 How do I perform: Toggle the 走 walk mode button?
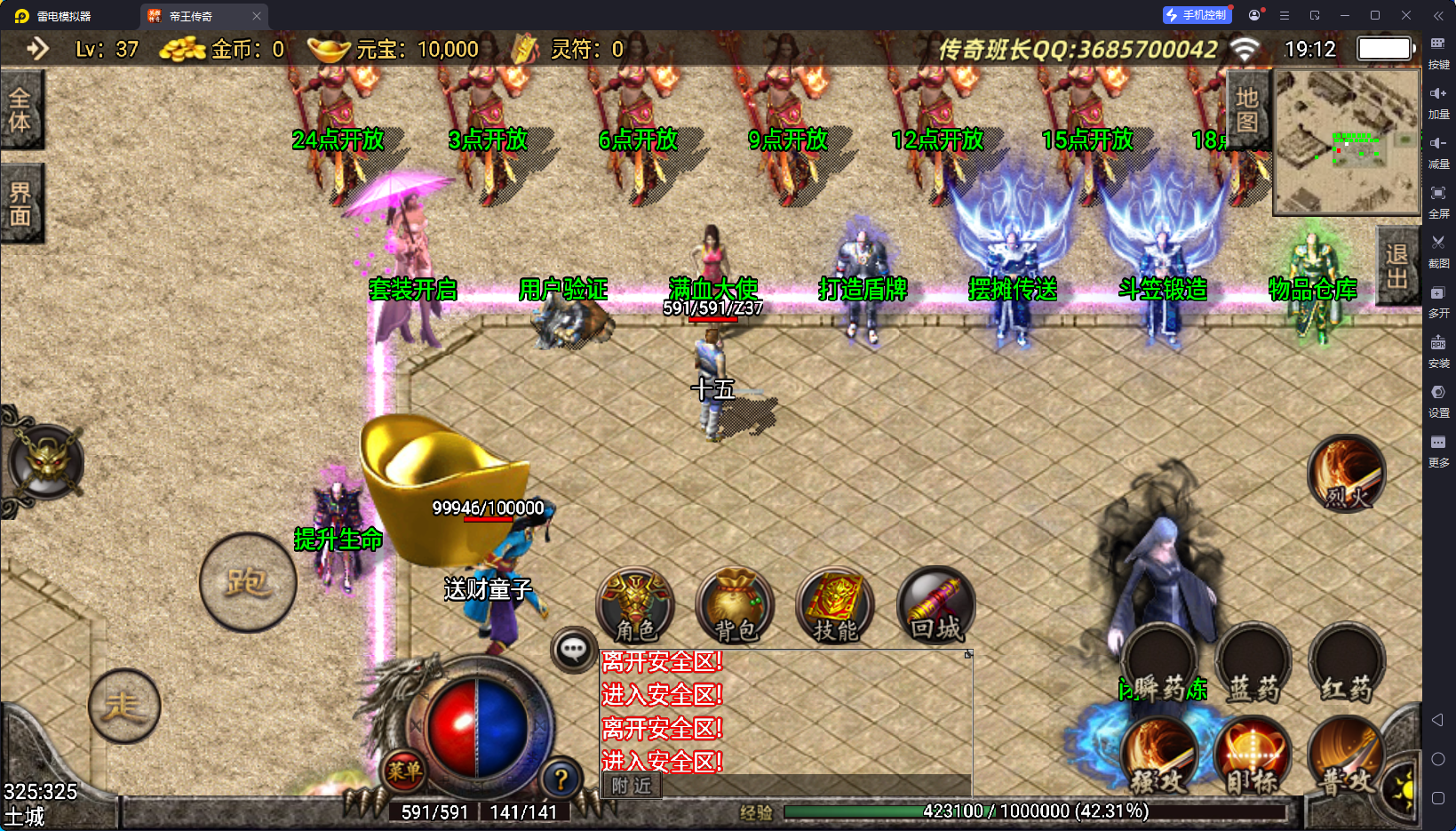click(x=123, y=706)
